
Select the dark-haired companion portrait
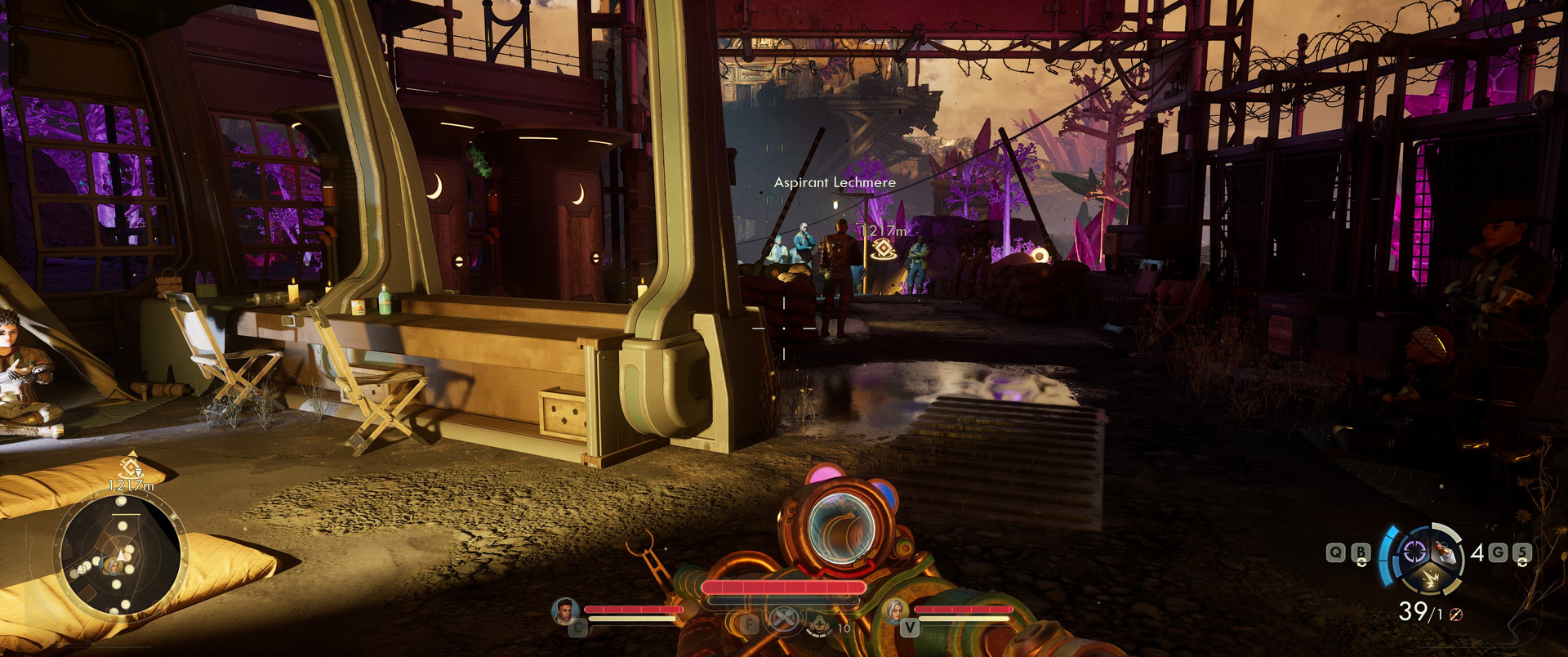click(564, 610)
